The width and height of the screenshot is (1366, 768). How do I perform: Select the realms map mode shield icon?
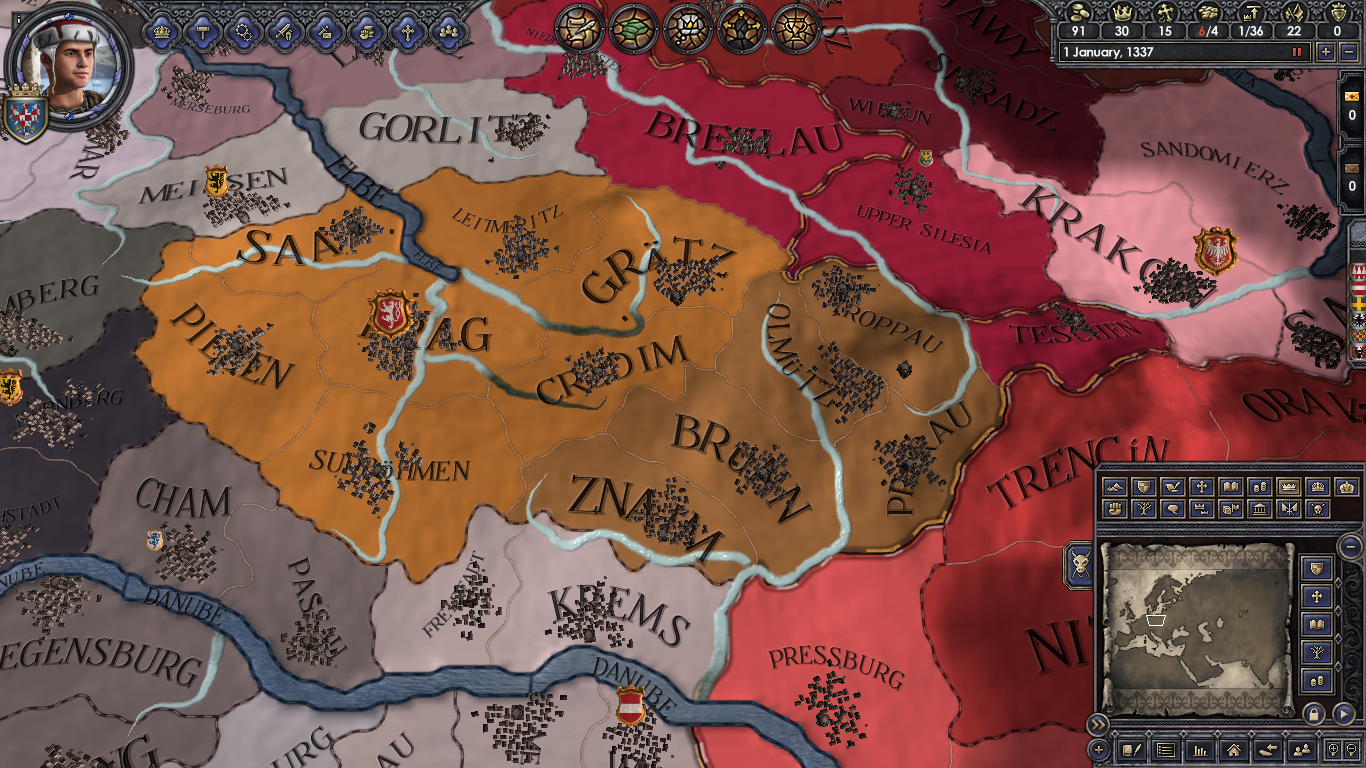(1144, 488)
